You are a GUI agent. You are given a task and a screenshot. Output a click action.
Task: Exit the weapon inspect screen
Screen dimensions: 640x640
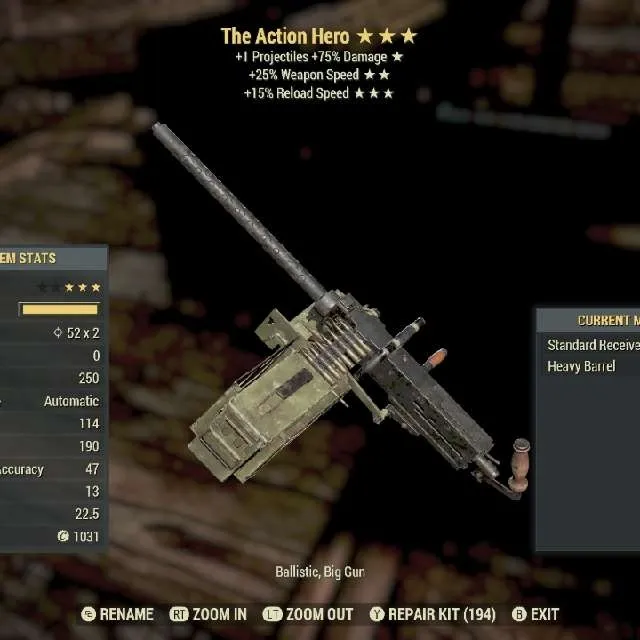tap(535, 614)
